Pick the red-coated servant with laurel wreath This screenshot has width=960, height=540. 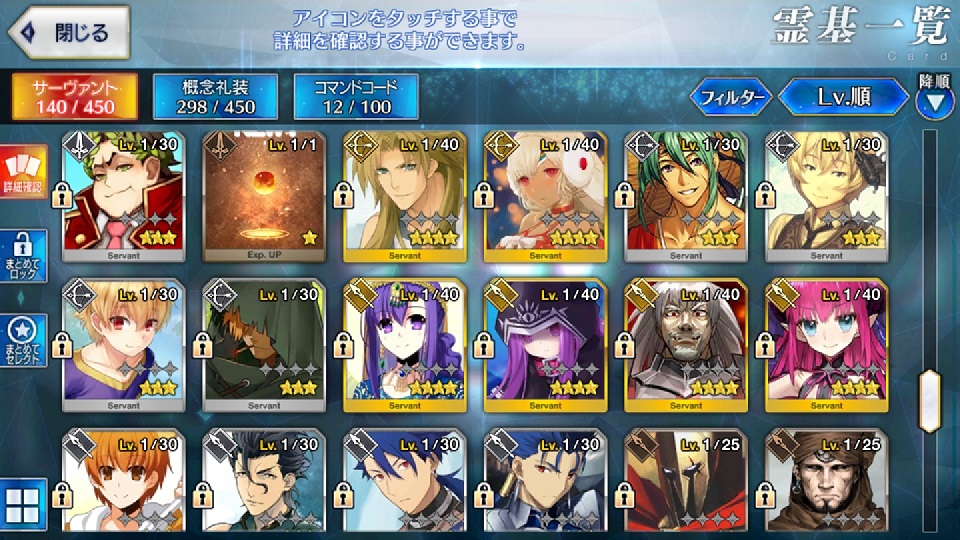click(x=124, y=193)
